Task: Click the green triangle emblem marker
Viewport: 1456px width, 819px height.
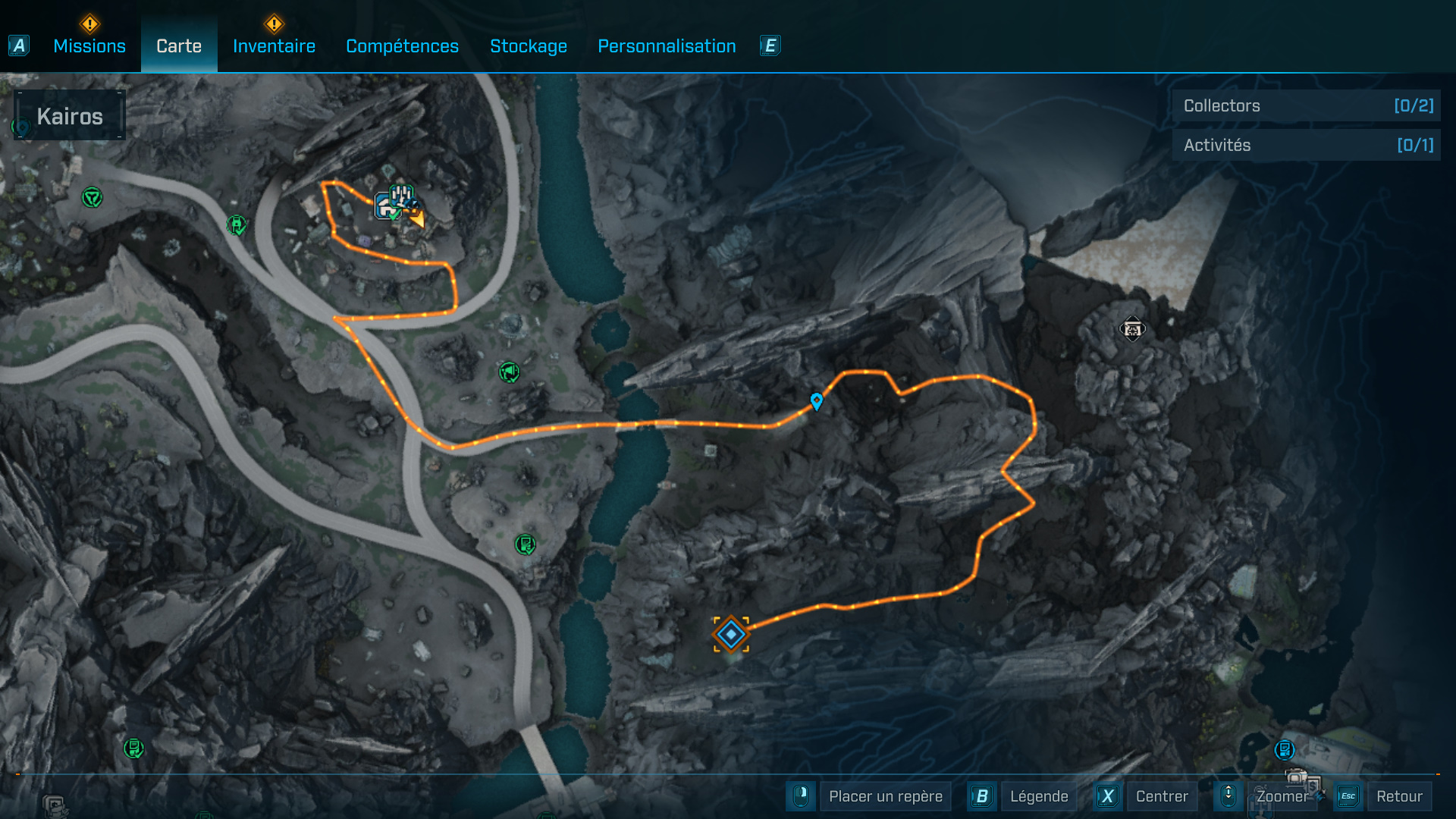Action: (93, 198)
